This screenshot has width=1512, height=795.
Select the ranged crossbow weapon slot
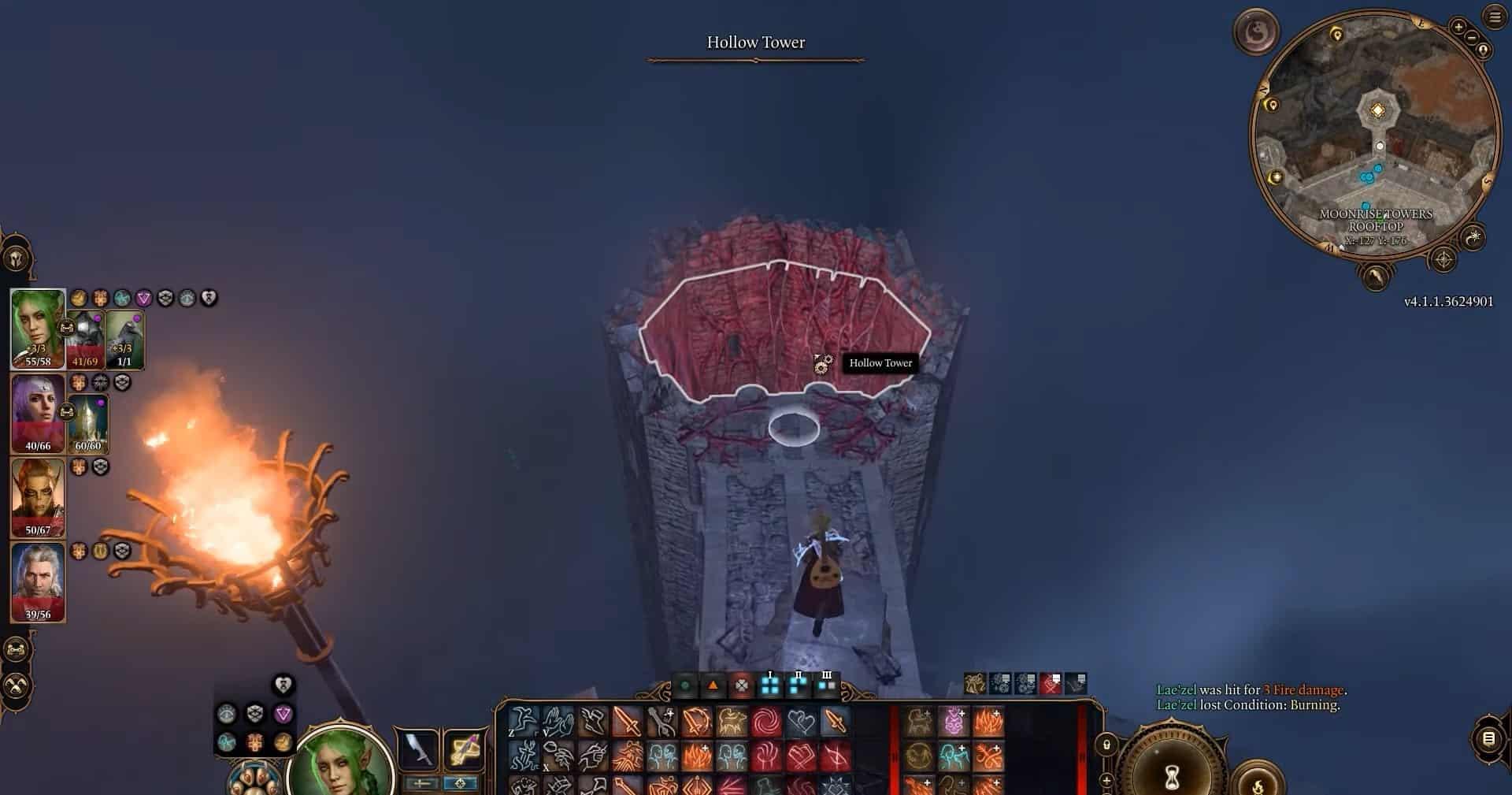[x=464, y=749]
